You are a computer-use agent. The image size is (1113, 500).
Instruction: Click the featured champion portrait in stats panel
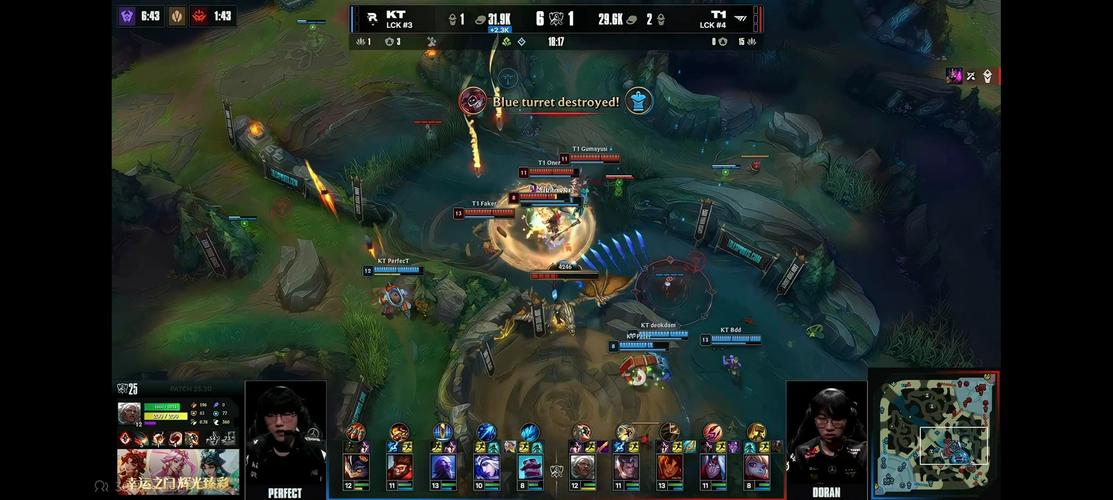point(129,413)
